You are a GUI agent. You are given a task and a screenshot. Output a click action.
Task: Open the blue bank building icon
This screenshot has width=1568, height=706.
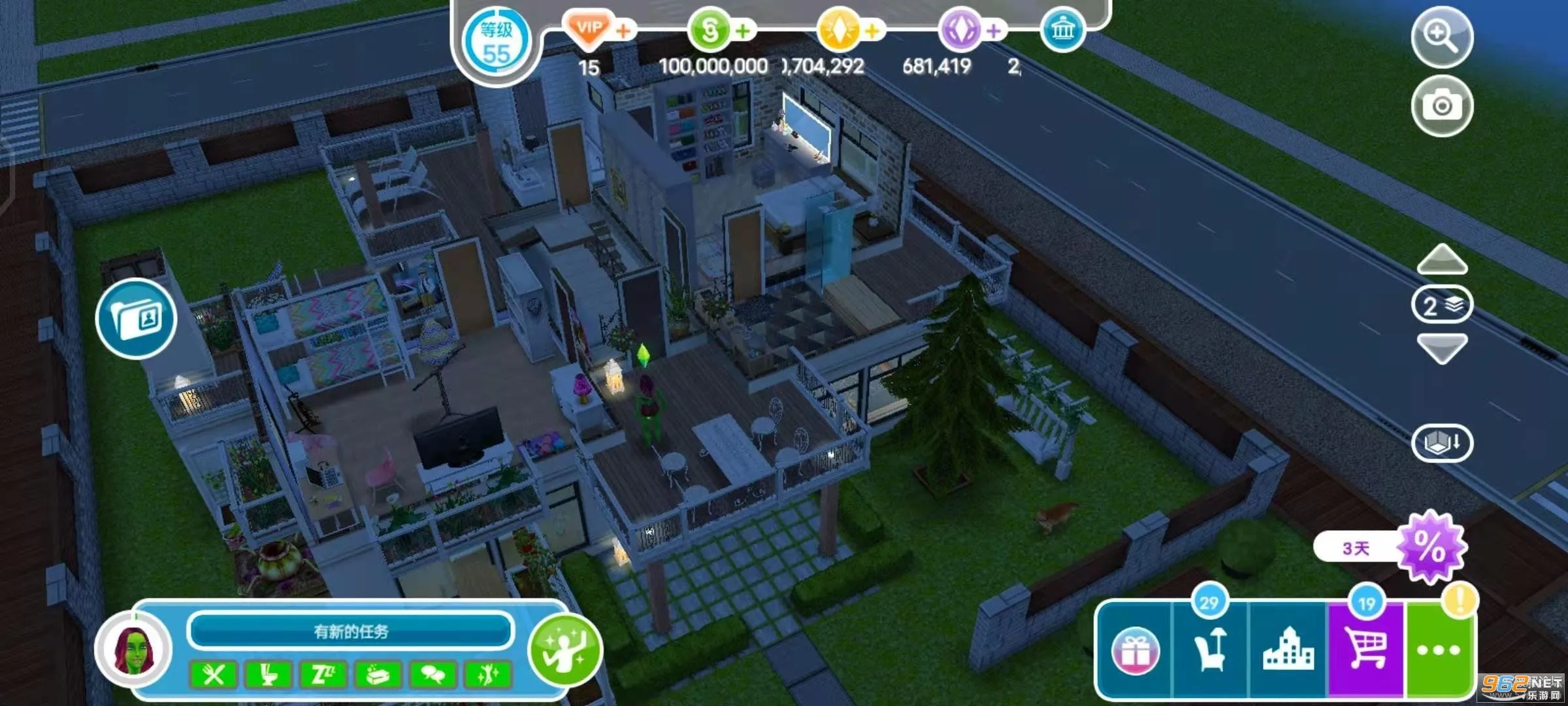click(1062, 30)
